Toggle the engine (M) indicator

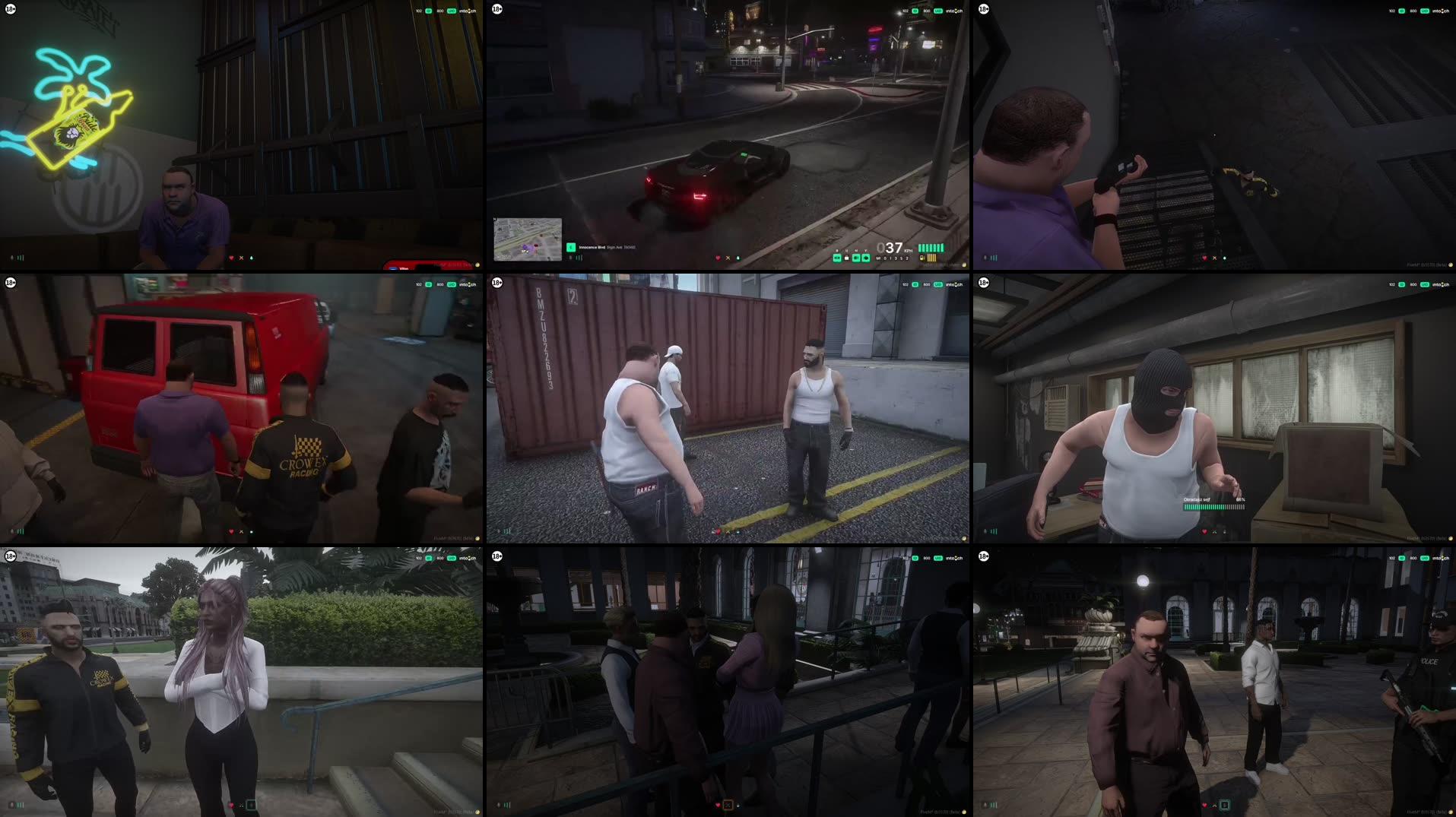(x=856, y=257)
